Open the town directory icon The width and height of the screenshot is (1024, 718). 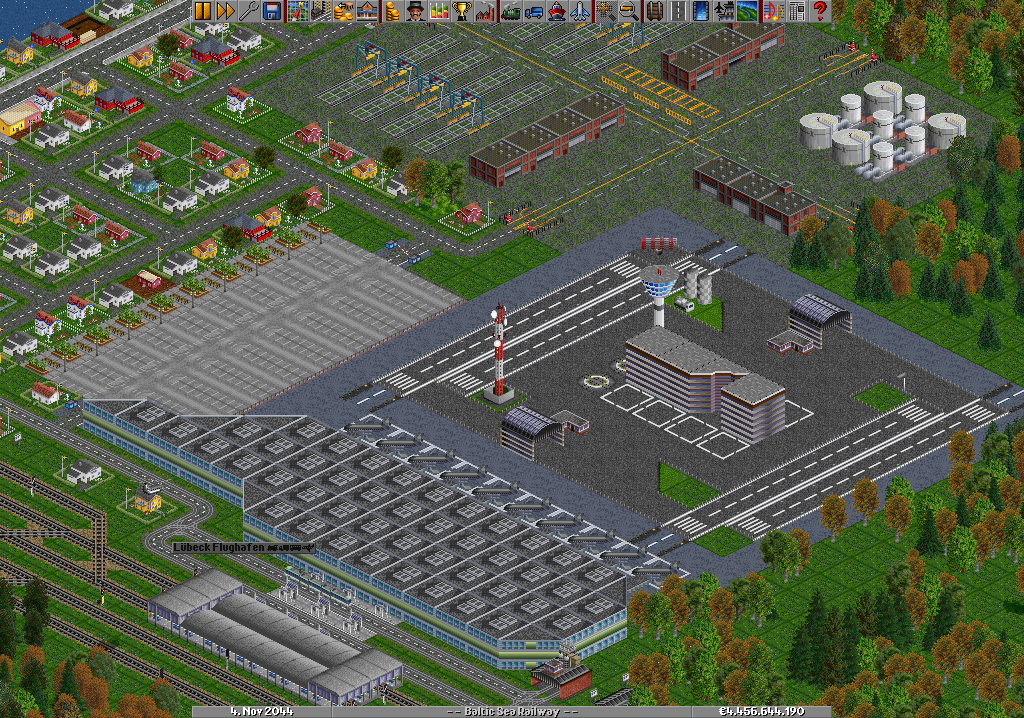319,11
